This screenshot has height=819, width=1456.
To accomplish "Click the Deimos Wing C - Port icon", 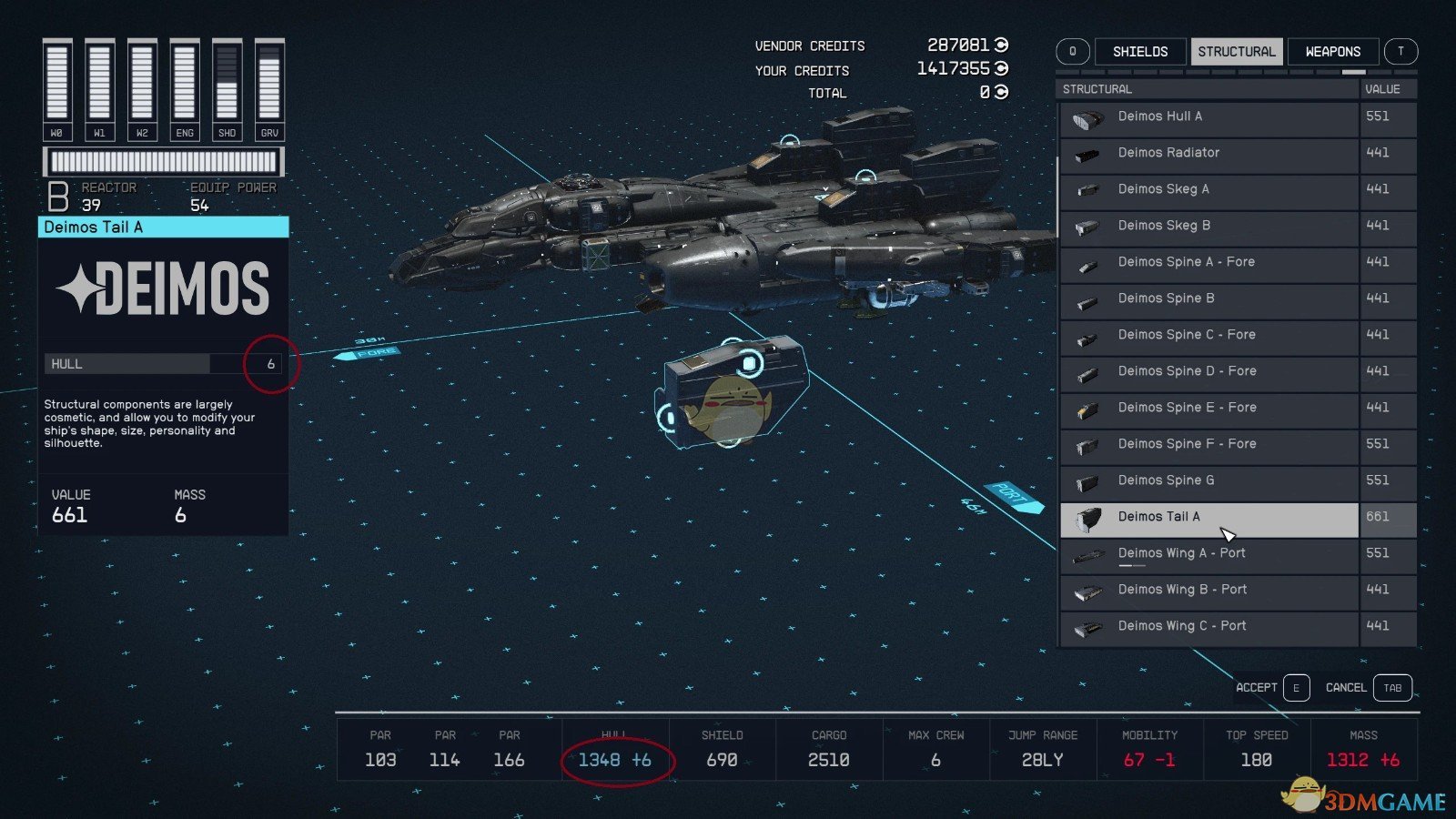I will pos(1087,626).
